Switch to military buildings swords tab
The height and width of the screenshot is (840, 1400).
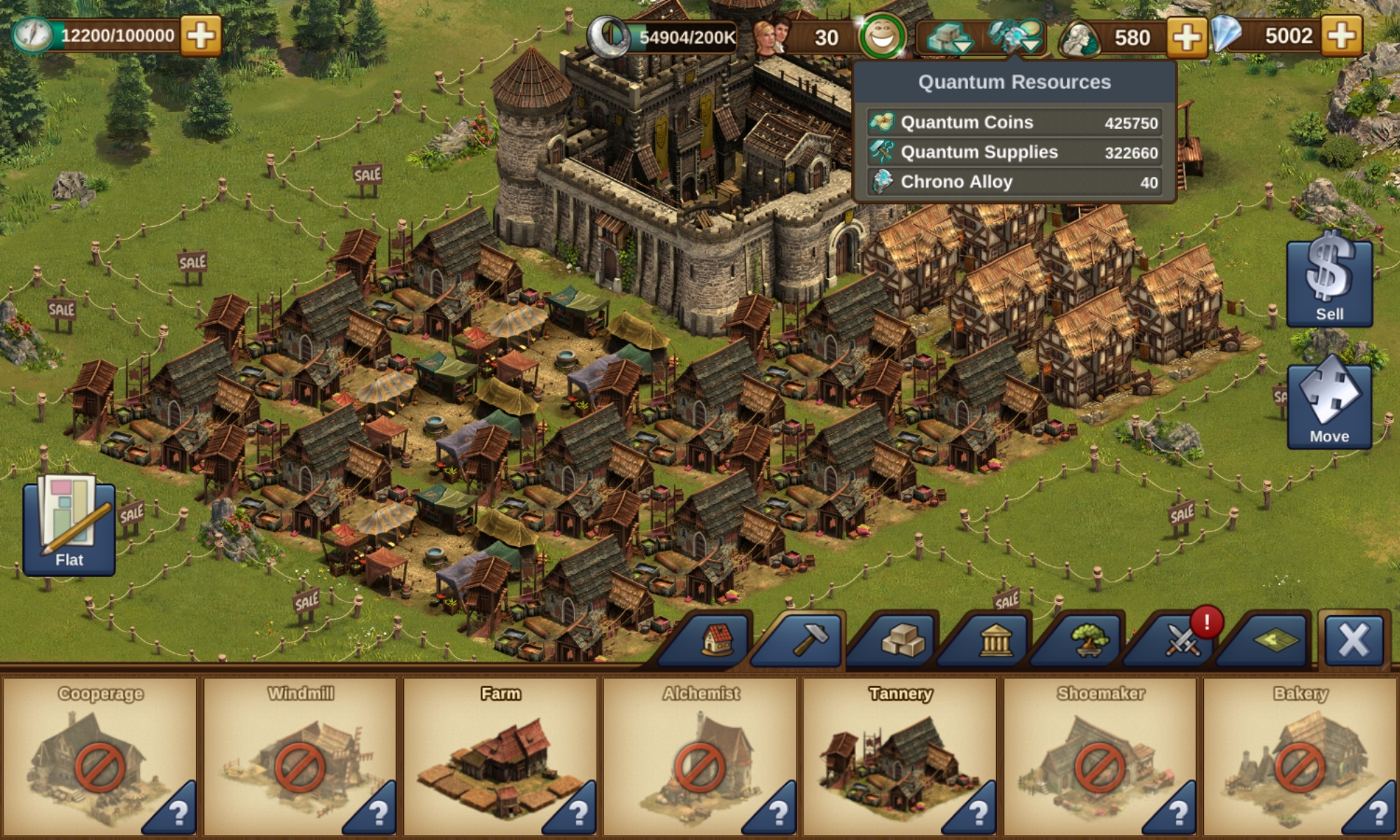pos(1182,640)
